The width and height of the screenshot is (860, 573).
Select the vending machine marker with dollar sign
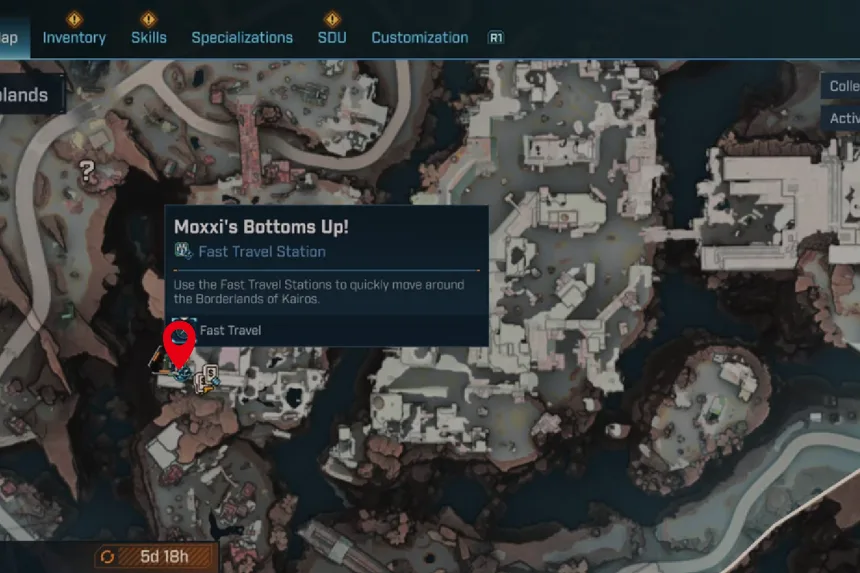(210, 379)
